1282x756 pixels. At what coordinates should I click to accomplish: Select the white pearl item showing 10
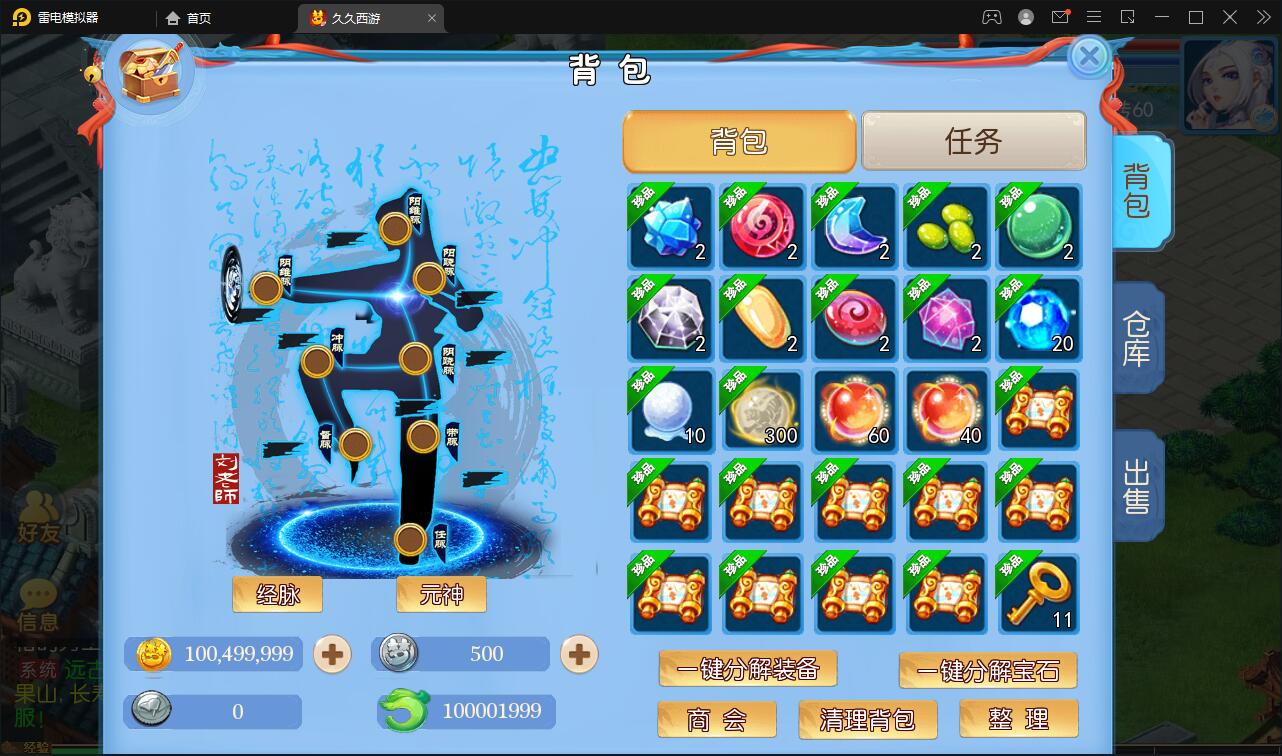(x=670, y=411)
